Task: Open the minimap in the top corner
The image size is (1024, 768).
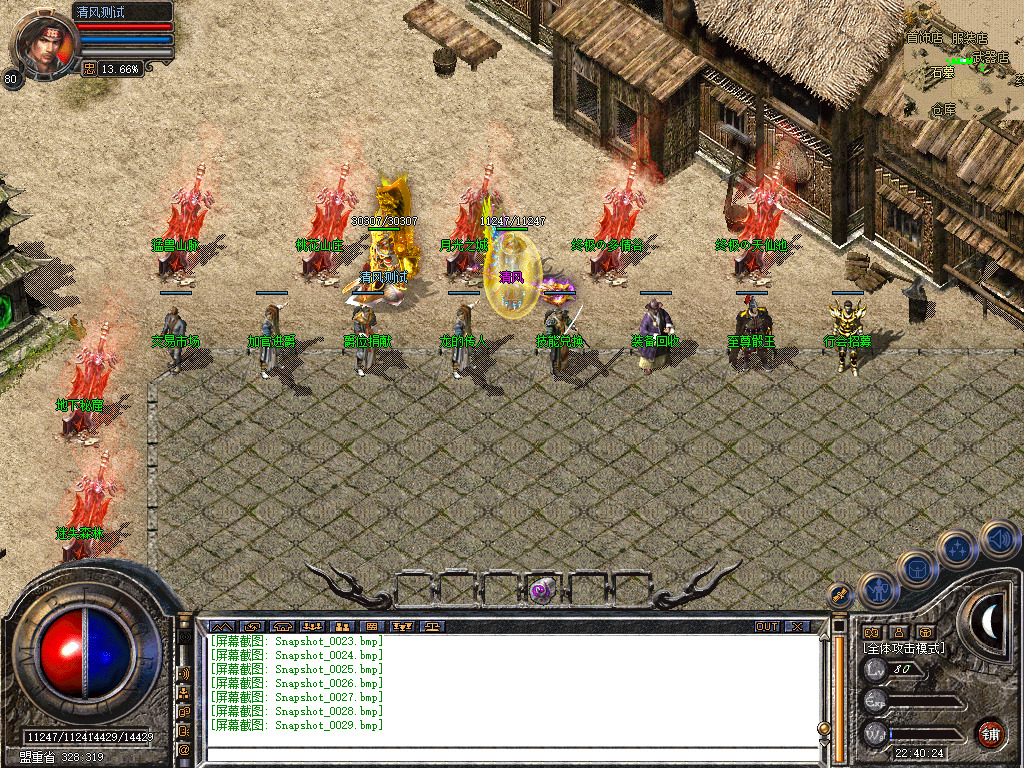Action: [x=962, y=60]
